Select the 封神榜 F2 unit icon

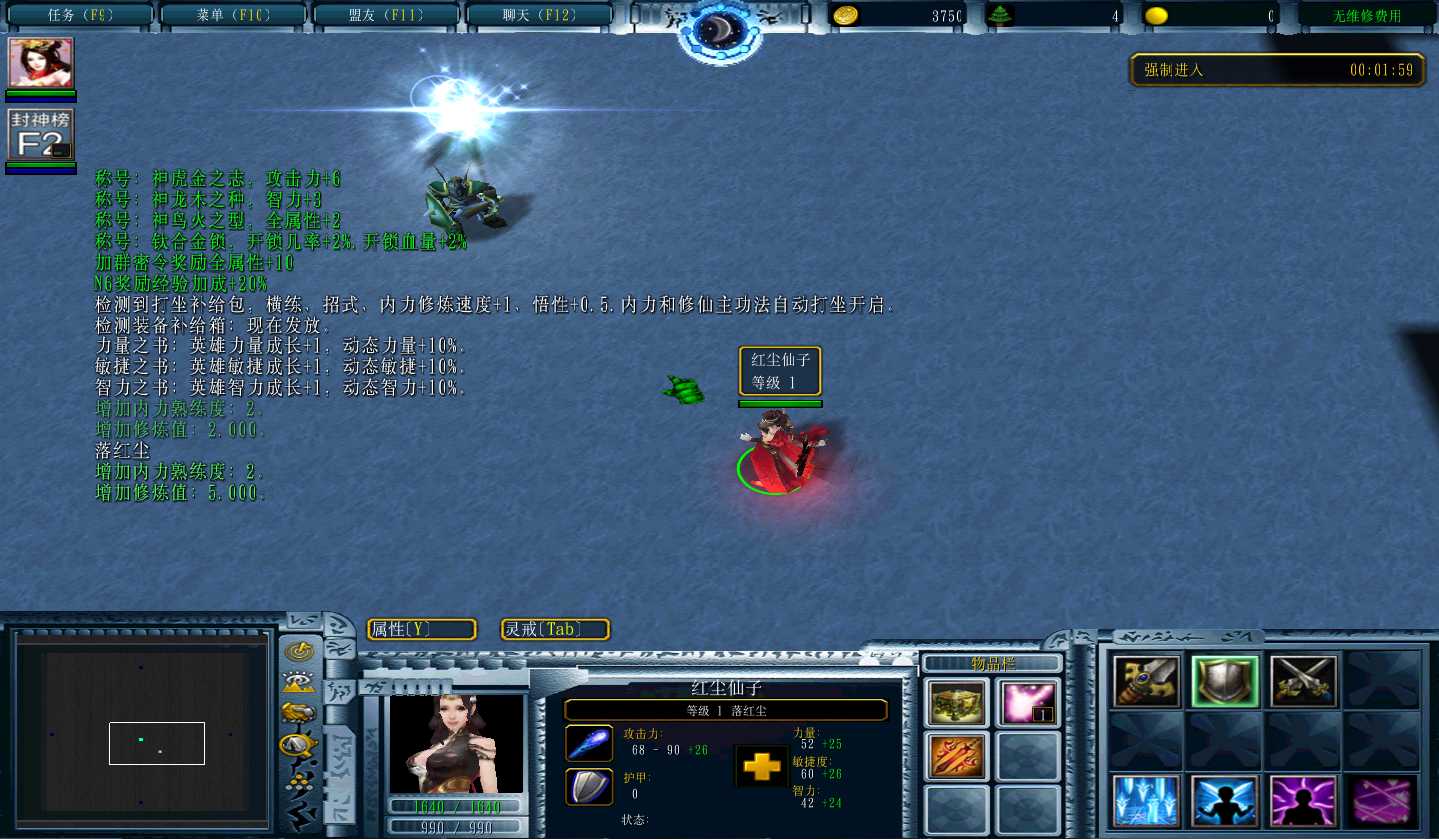point(41,135)
